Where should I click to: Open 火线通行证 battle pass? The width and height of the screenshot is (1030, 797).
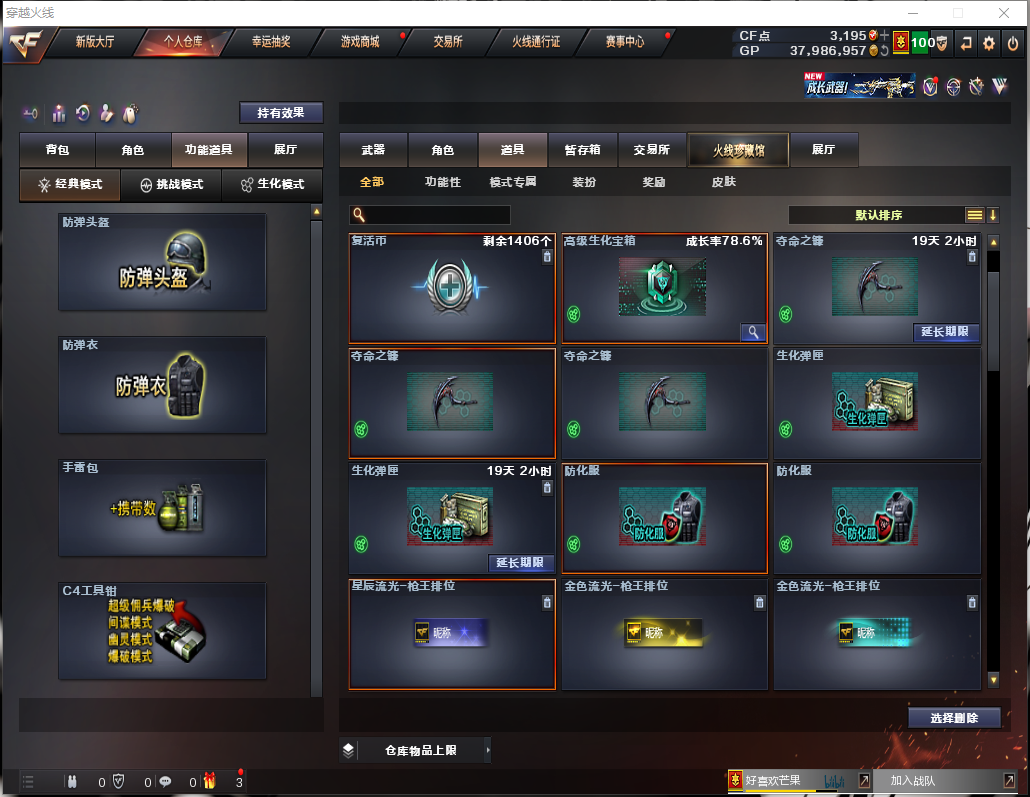coord(536,42)
